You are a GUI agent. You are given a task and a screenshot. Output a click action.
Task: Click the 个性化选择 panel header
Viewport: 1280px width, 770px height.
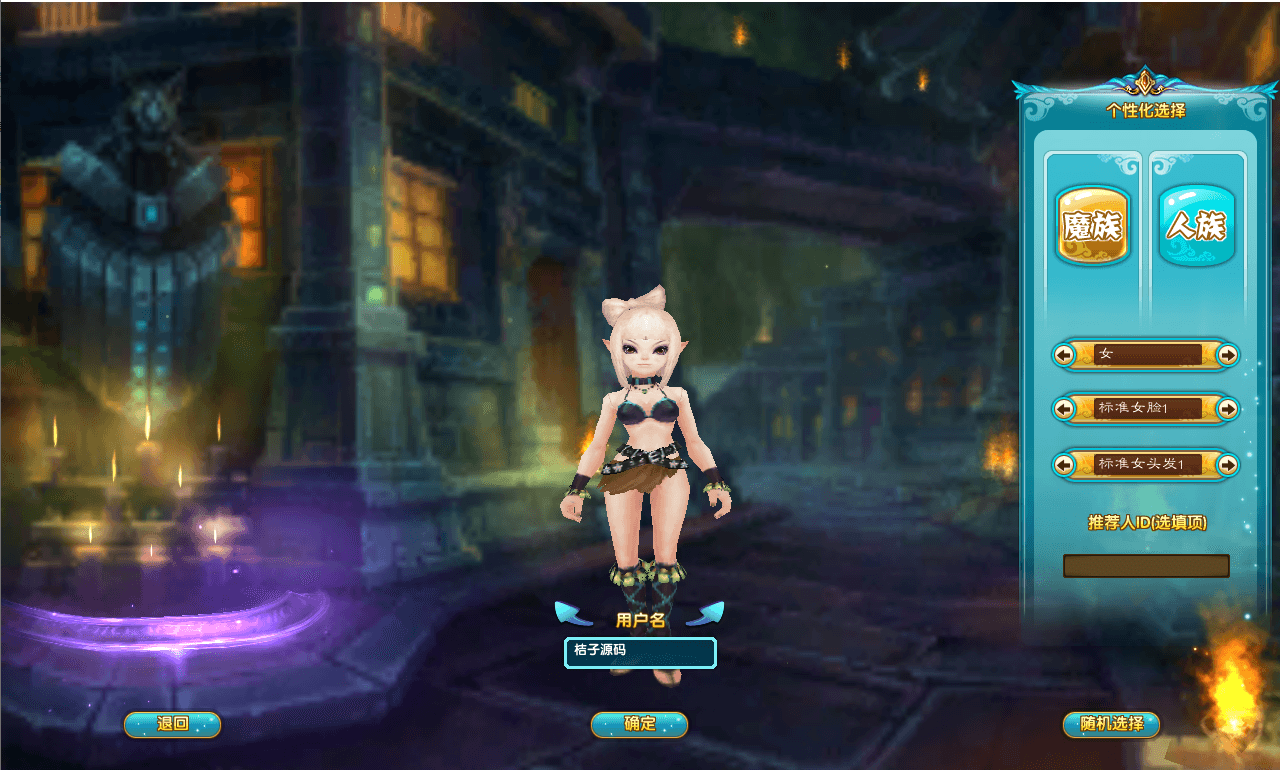click(1146, 110)
